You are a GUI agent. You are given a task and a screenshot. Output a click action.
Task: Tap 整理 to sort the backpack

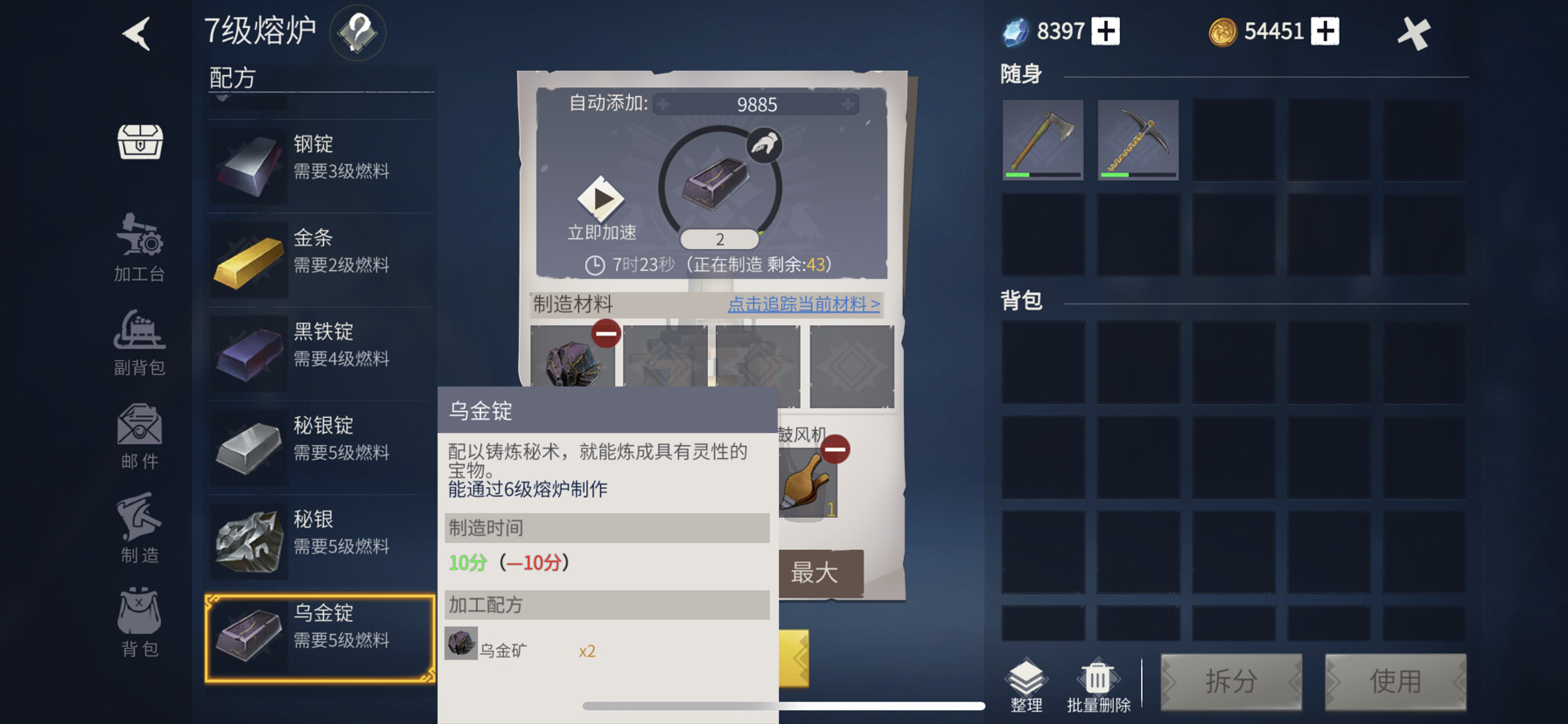[1026, 686]
